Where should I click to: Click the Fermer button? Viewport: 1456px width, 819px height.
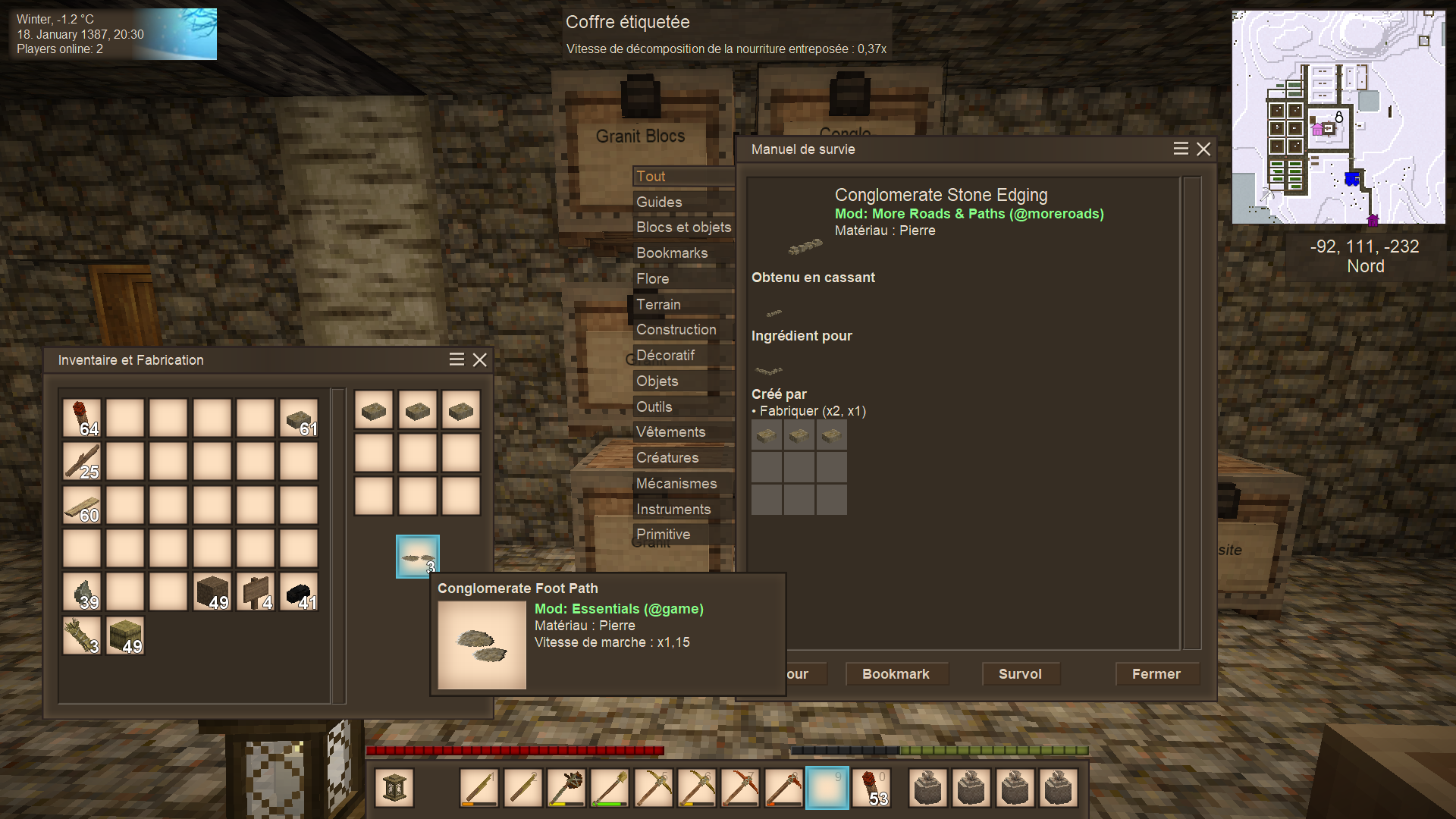(1156, 674)
